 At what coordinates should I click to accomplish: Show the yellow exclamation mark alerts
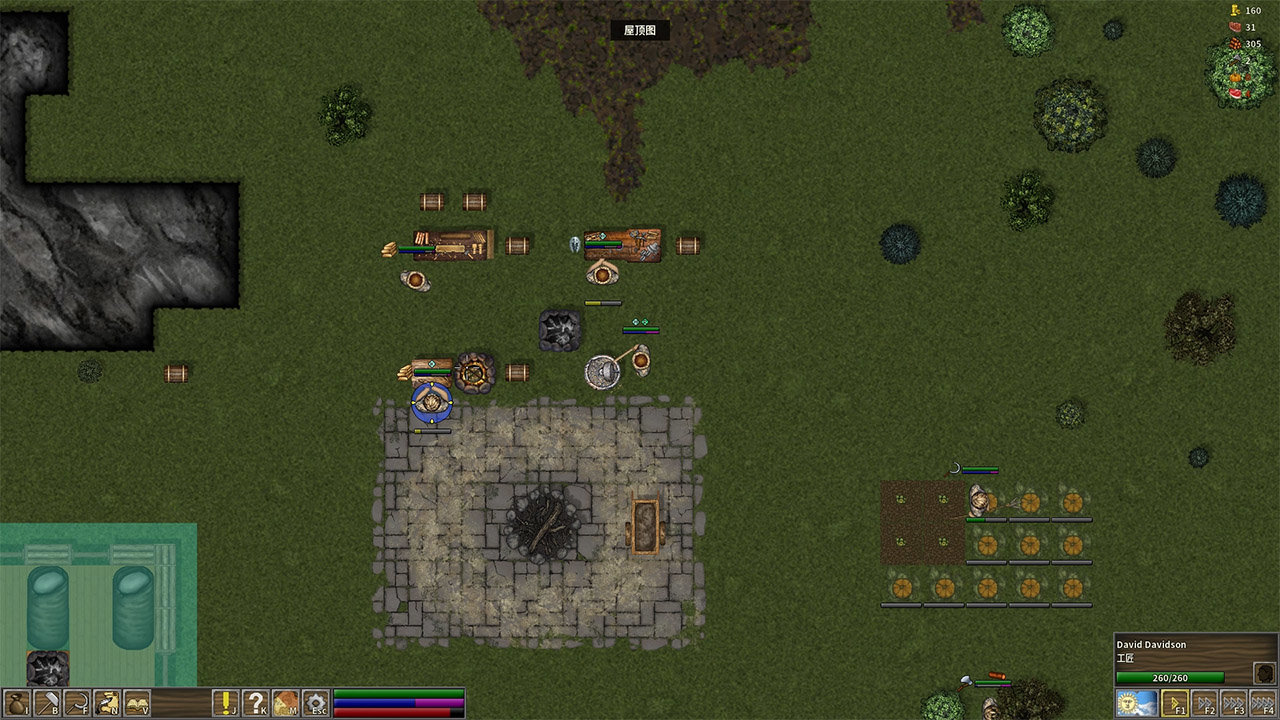tap(225, 703)
